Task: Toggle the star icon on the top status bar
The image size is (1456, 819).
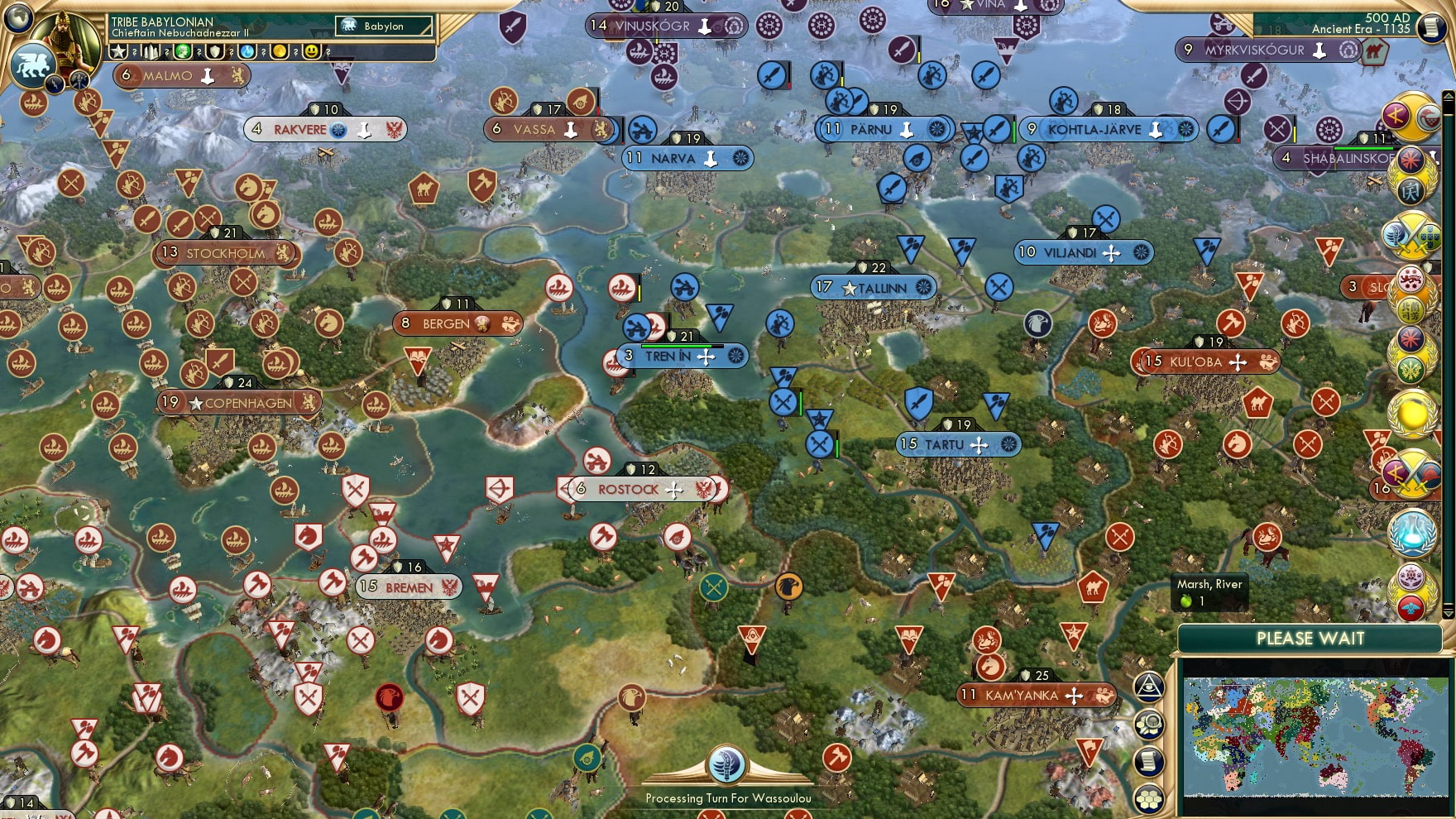Action: point(117,52)
